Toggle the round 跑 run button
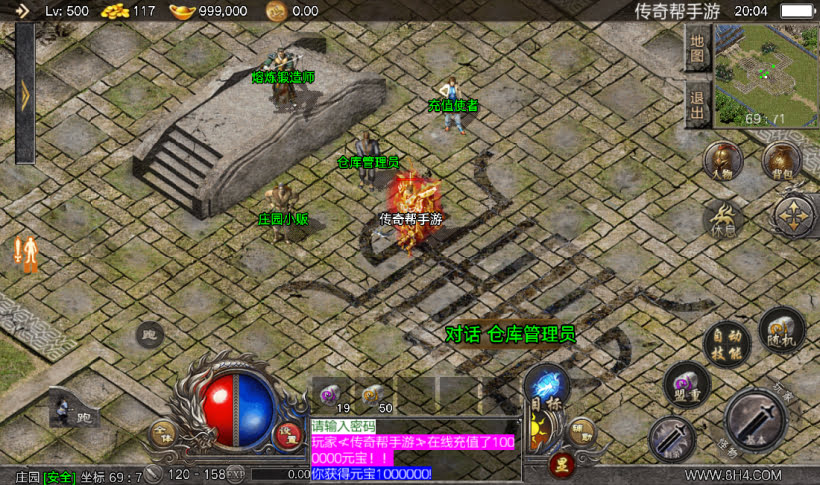Viewport: 820px width, 485px height. click(150, 334)
